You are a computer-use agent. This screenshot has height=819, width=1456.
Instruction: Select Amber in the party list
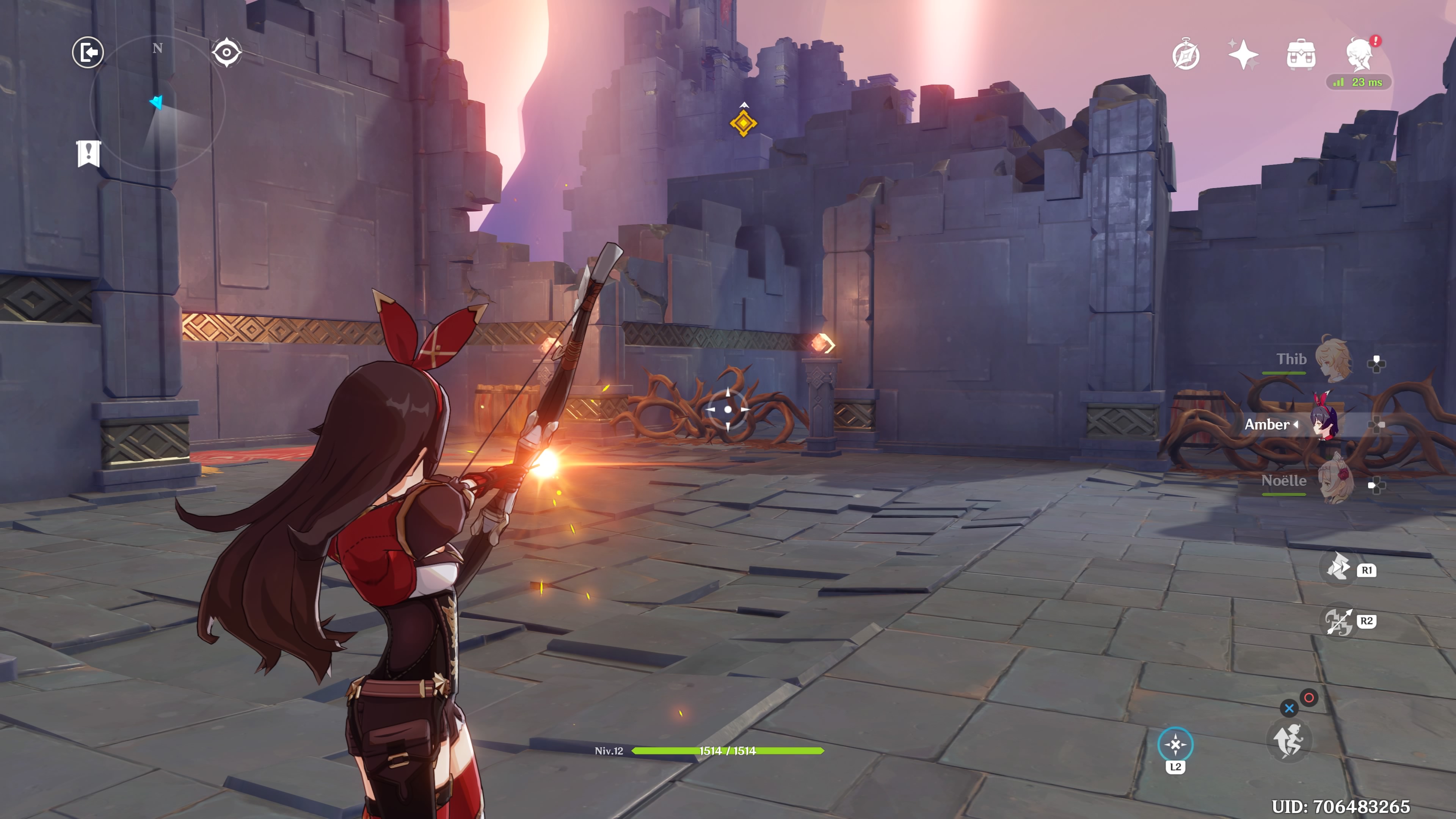[1324, 425]
